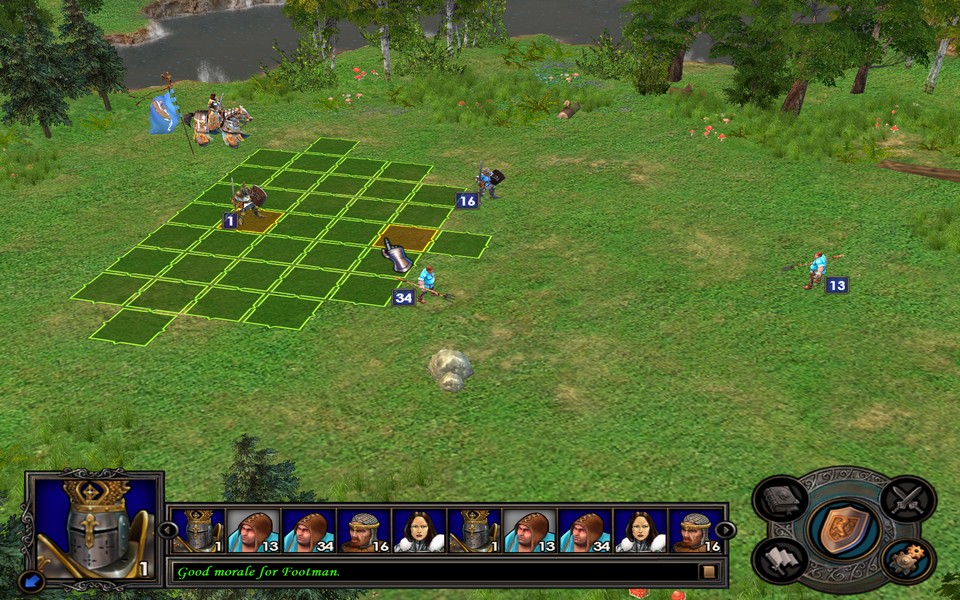Open the spellbook
This screenshot has width=960, height=600.
(x=780, y=497)
